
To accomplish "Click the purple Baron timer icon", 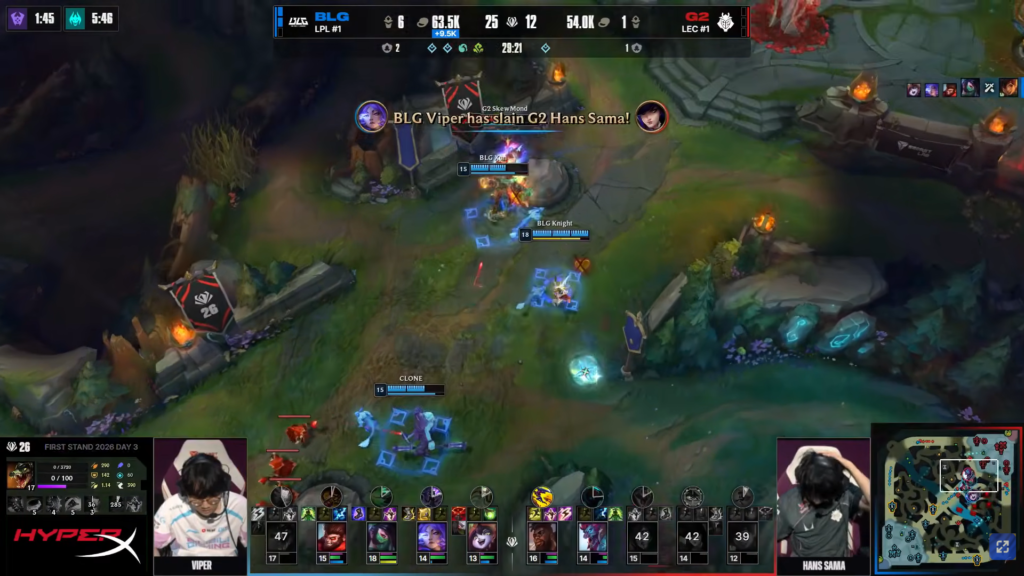I will [x=17, y=18].
